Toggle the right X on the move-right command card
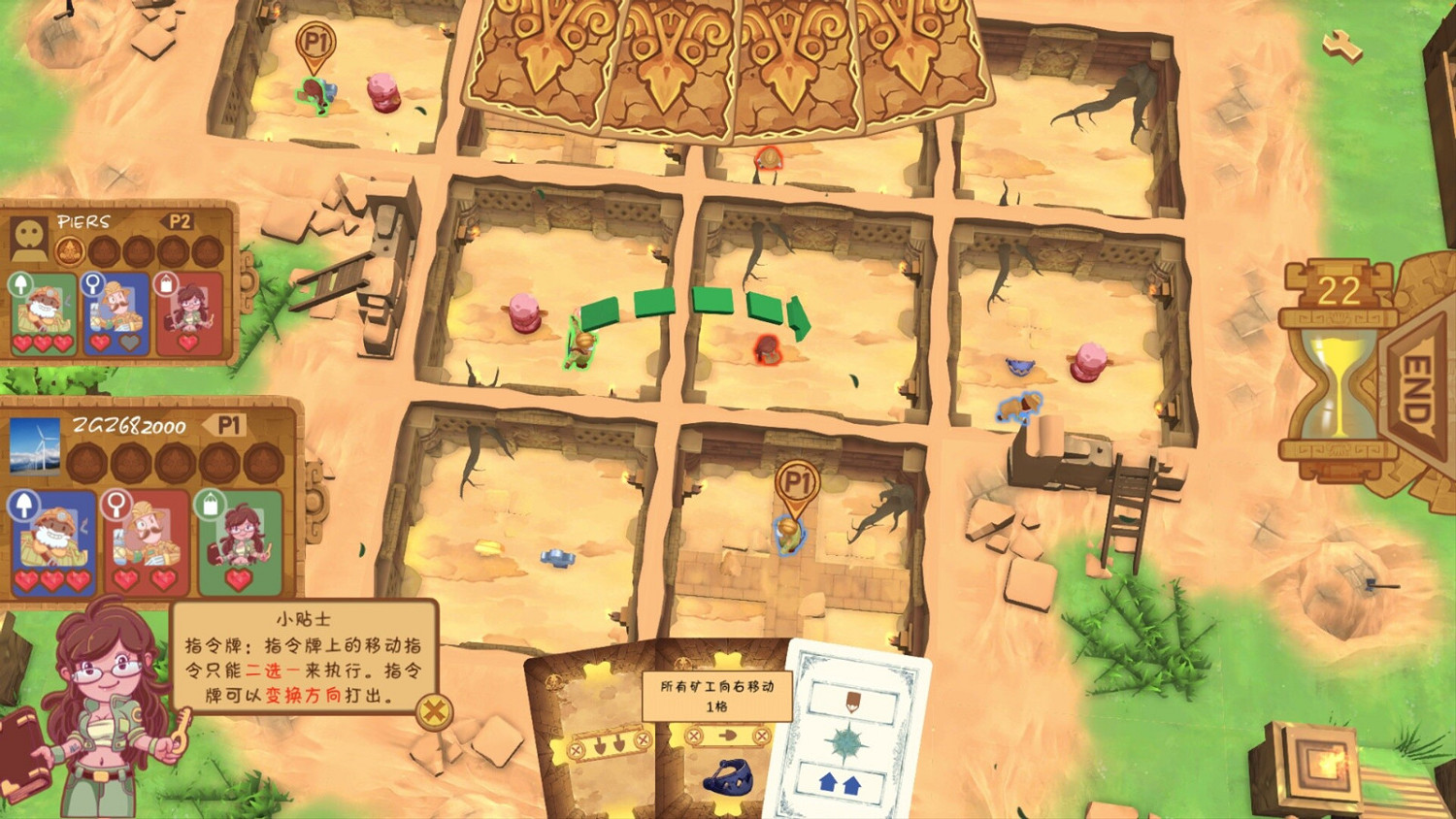This screenshot has width=1456, height=819. coord(761,737)
